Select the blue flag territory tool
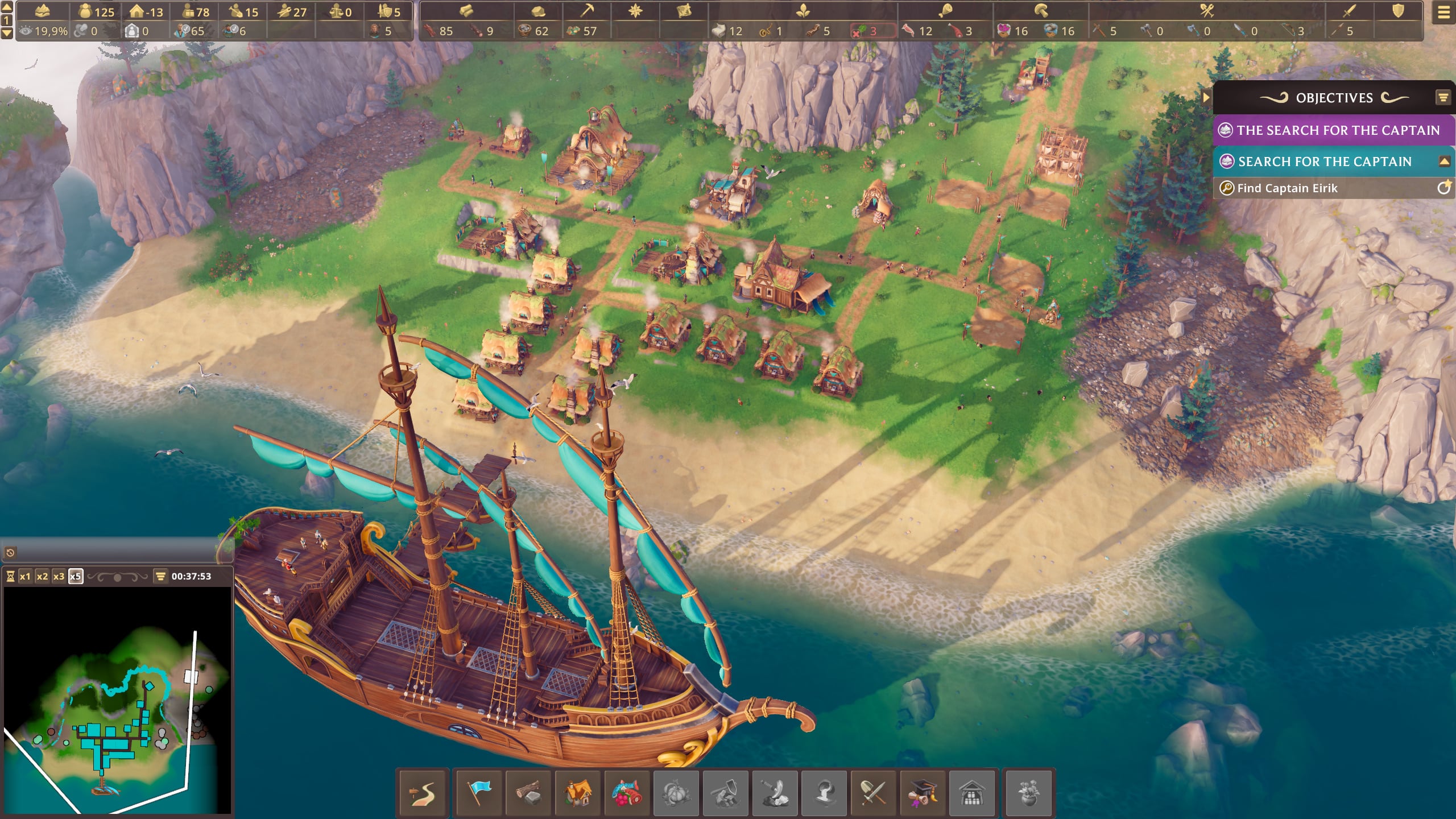 point(479,792)
